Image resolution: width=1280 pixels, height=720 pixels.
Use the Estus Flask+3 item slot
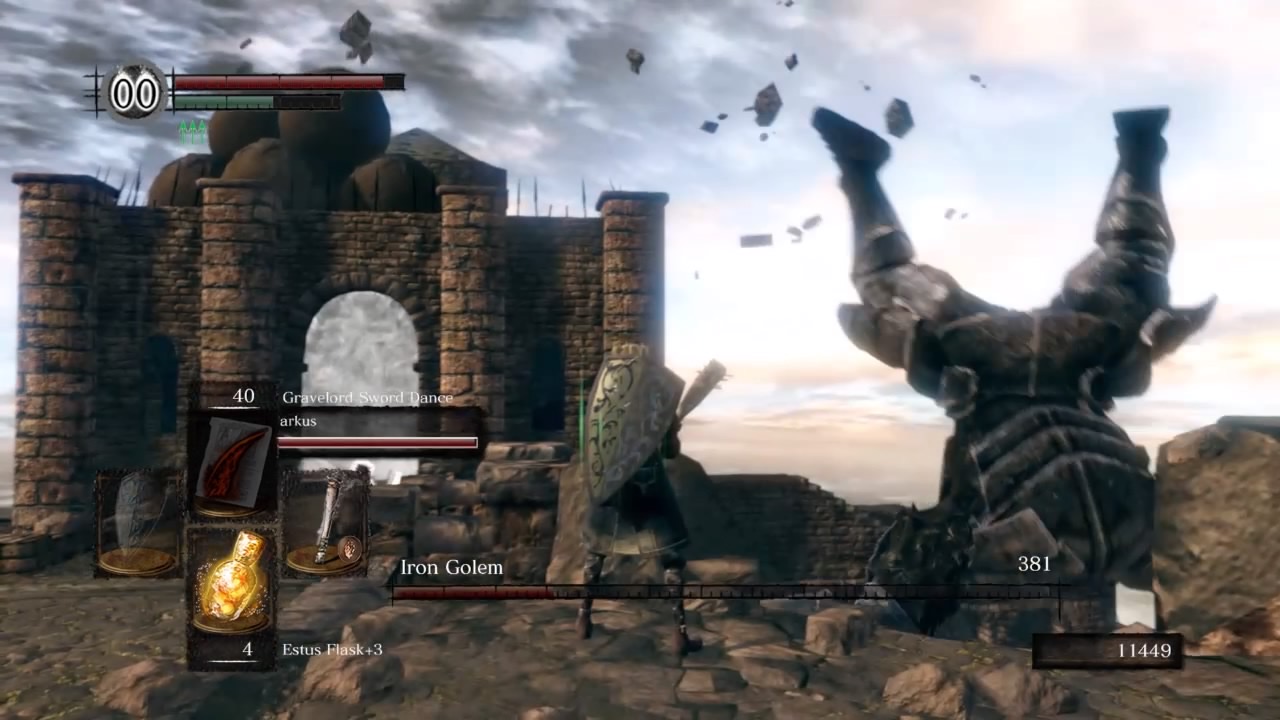(232, 580)
